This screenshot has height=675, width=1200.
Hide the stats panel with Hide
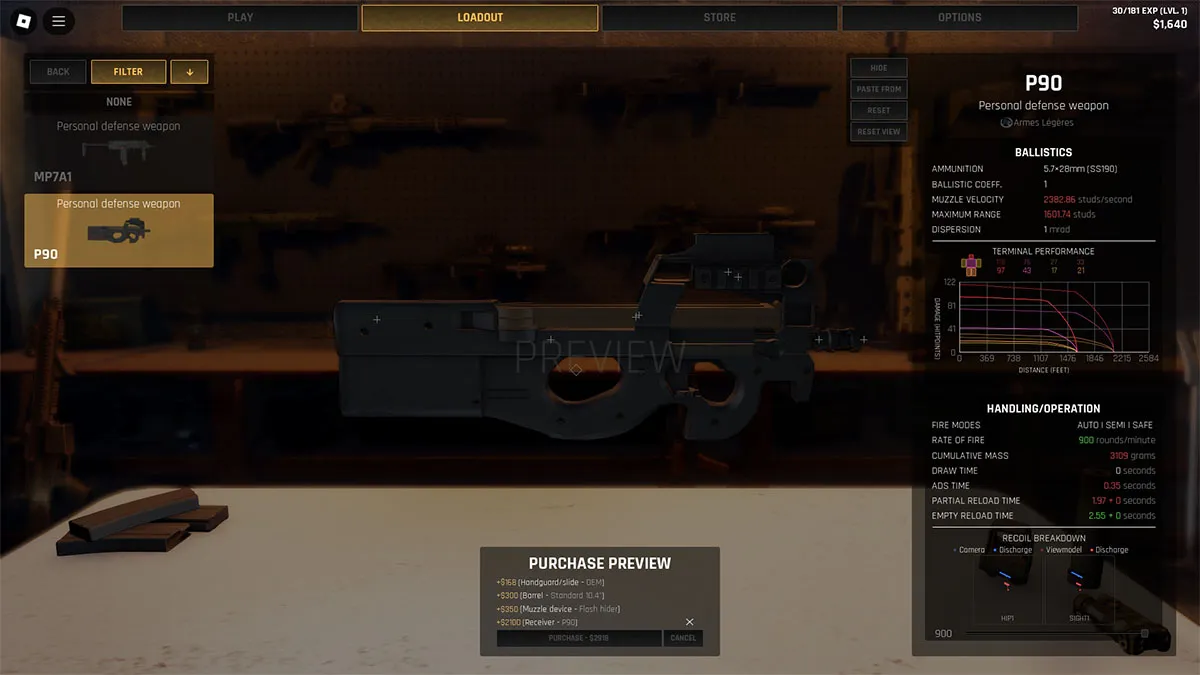[879, 68]
